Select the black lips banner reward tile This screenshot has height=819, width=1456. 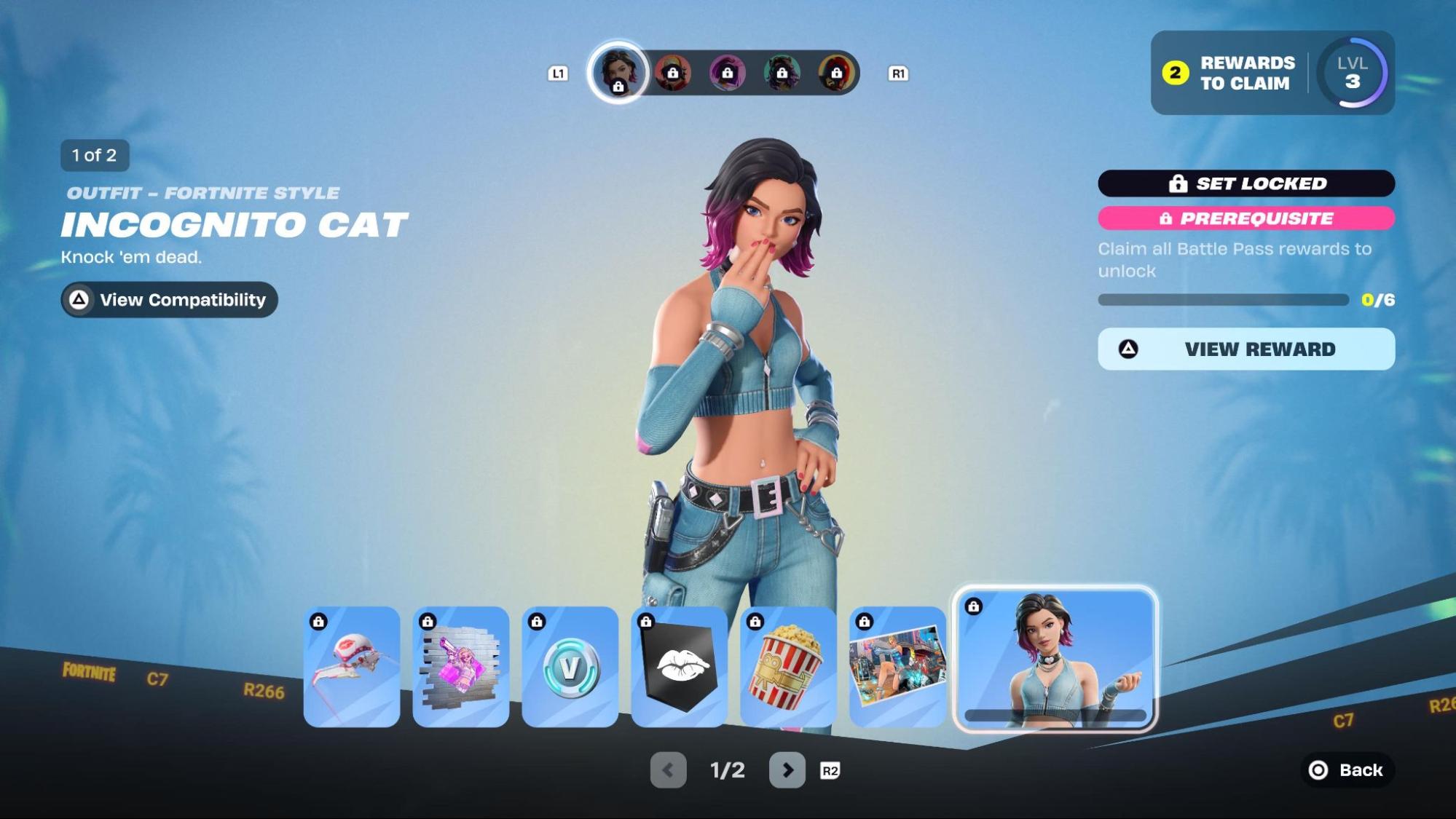click(680, 667)
